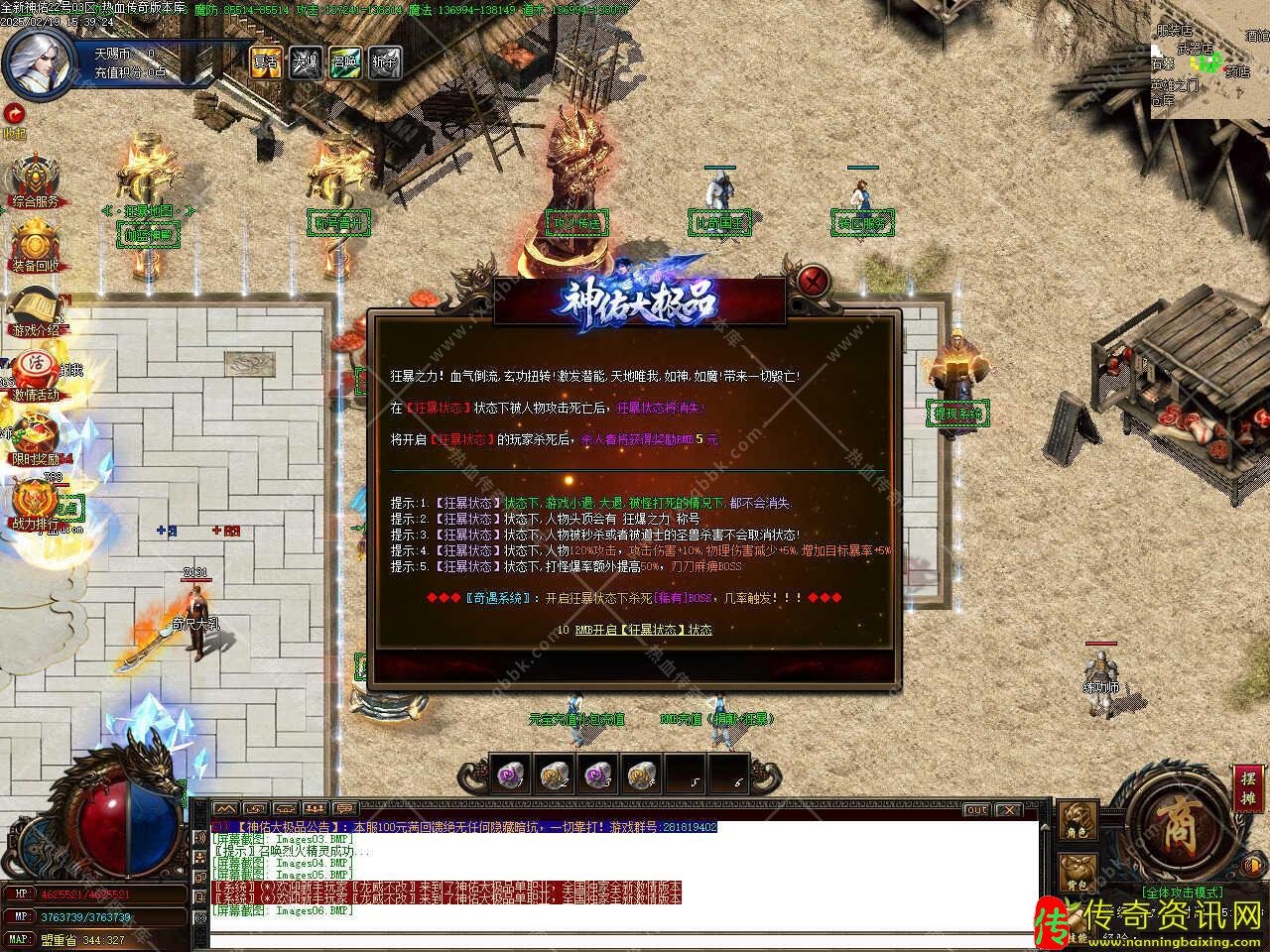The image size is (1270, 952).
Task: Open the 游戏介绍 scroll icon
Action: click(36, 309)
